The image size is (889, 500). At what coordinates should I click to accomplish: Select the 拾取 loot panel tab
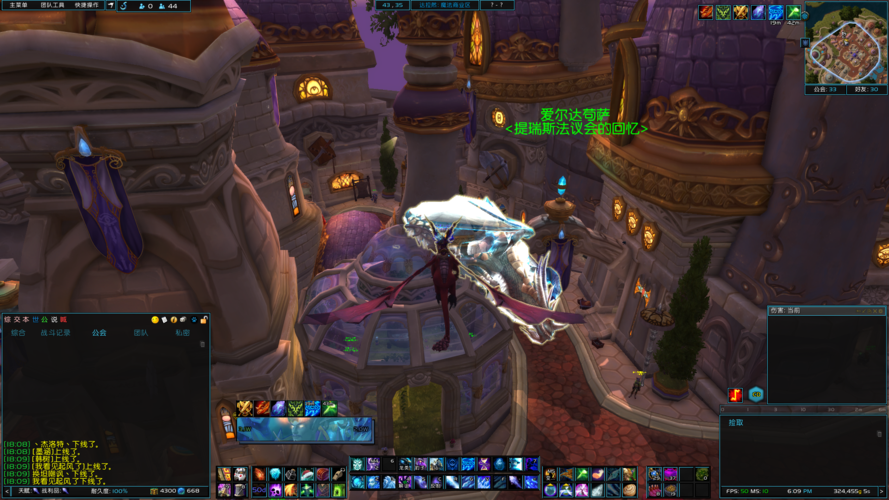(x=736, y=423)
